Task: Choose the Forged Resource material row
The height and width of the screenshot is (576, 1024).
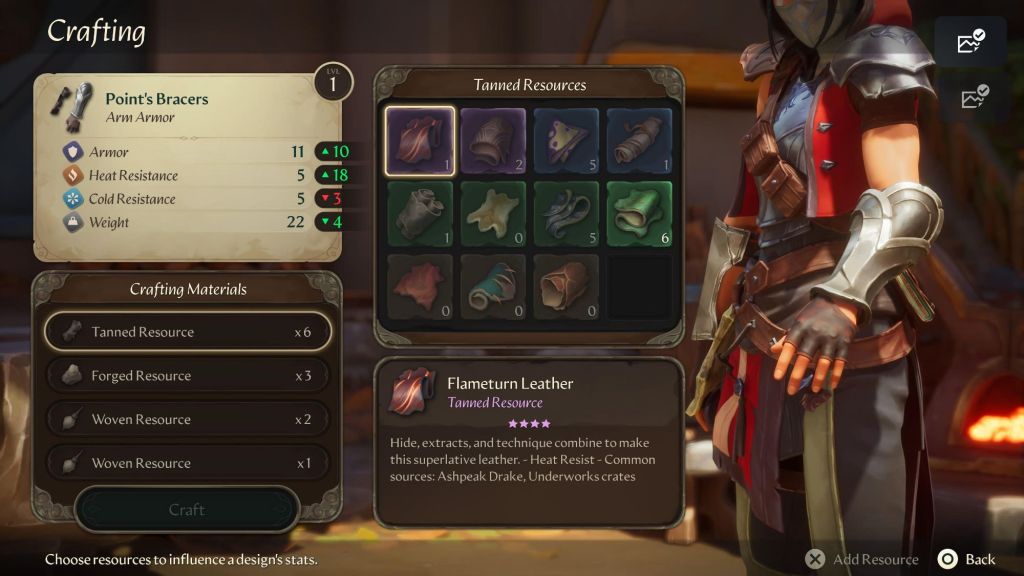Action: click(x=187, y=376)
